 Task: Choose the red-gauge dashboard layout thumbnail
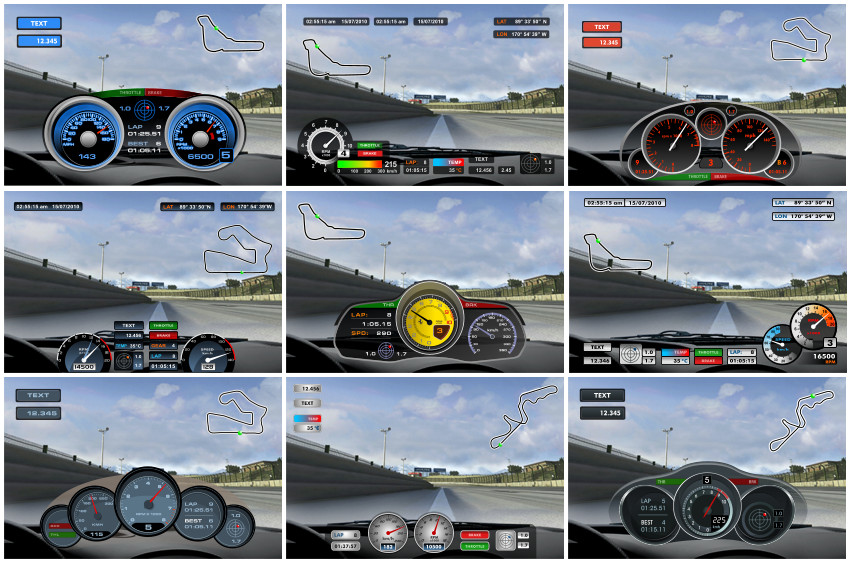(706, 95)
